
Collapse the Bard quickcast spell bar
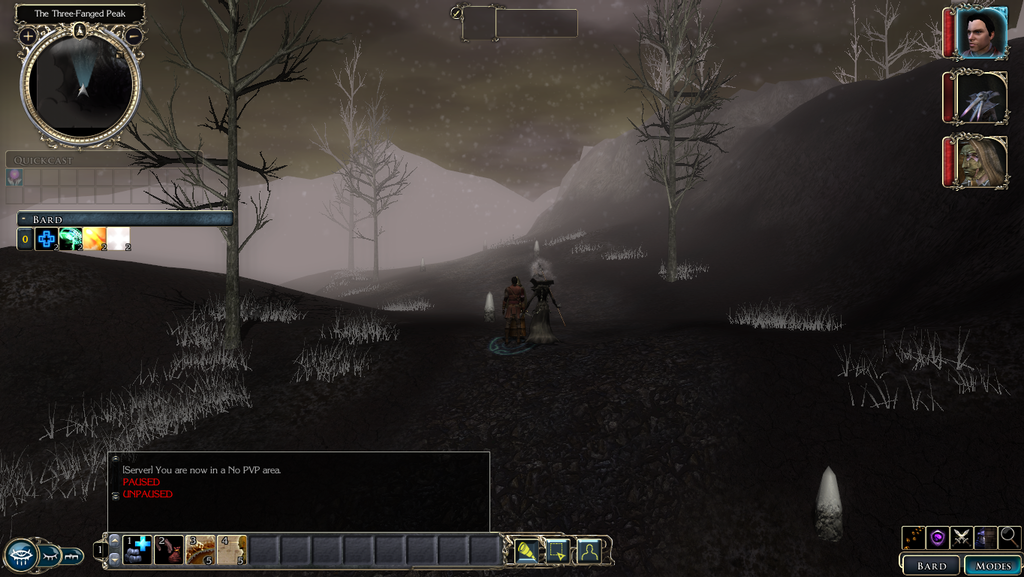click(24, 219)
